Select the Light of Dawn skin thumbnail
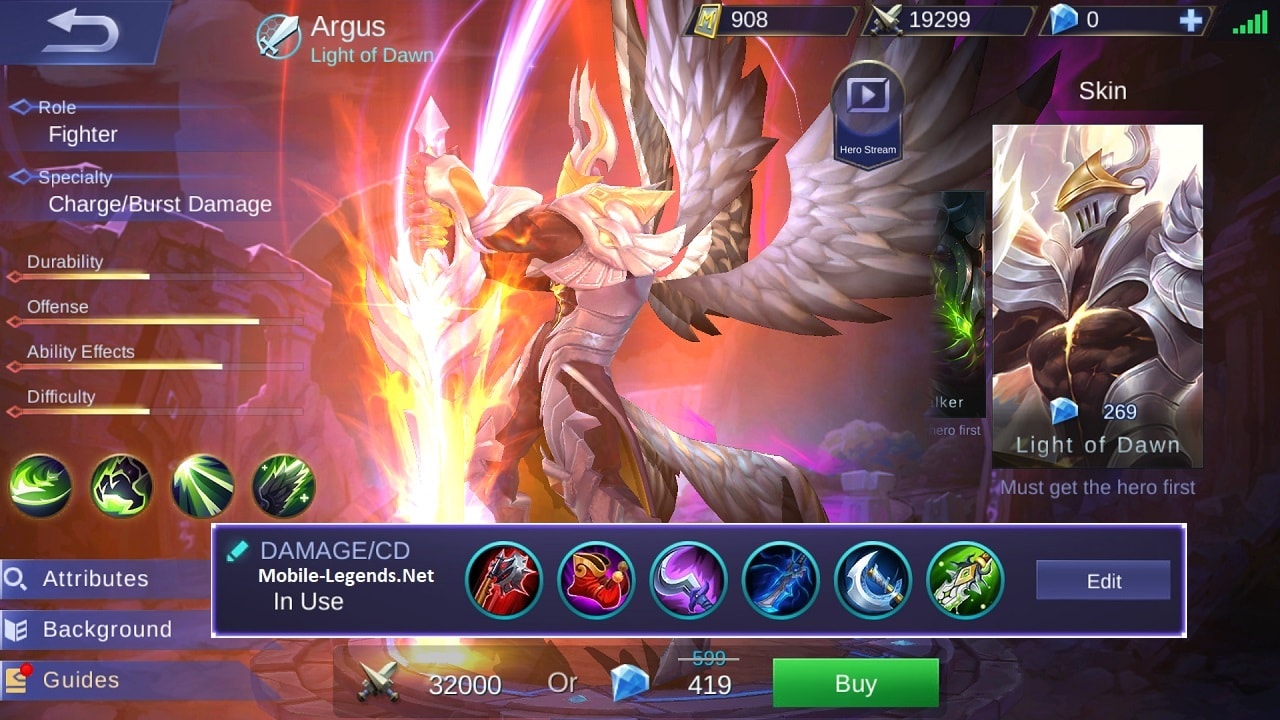 pos(1096,280)
